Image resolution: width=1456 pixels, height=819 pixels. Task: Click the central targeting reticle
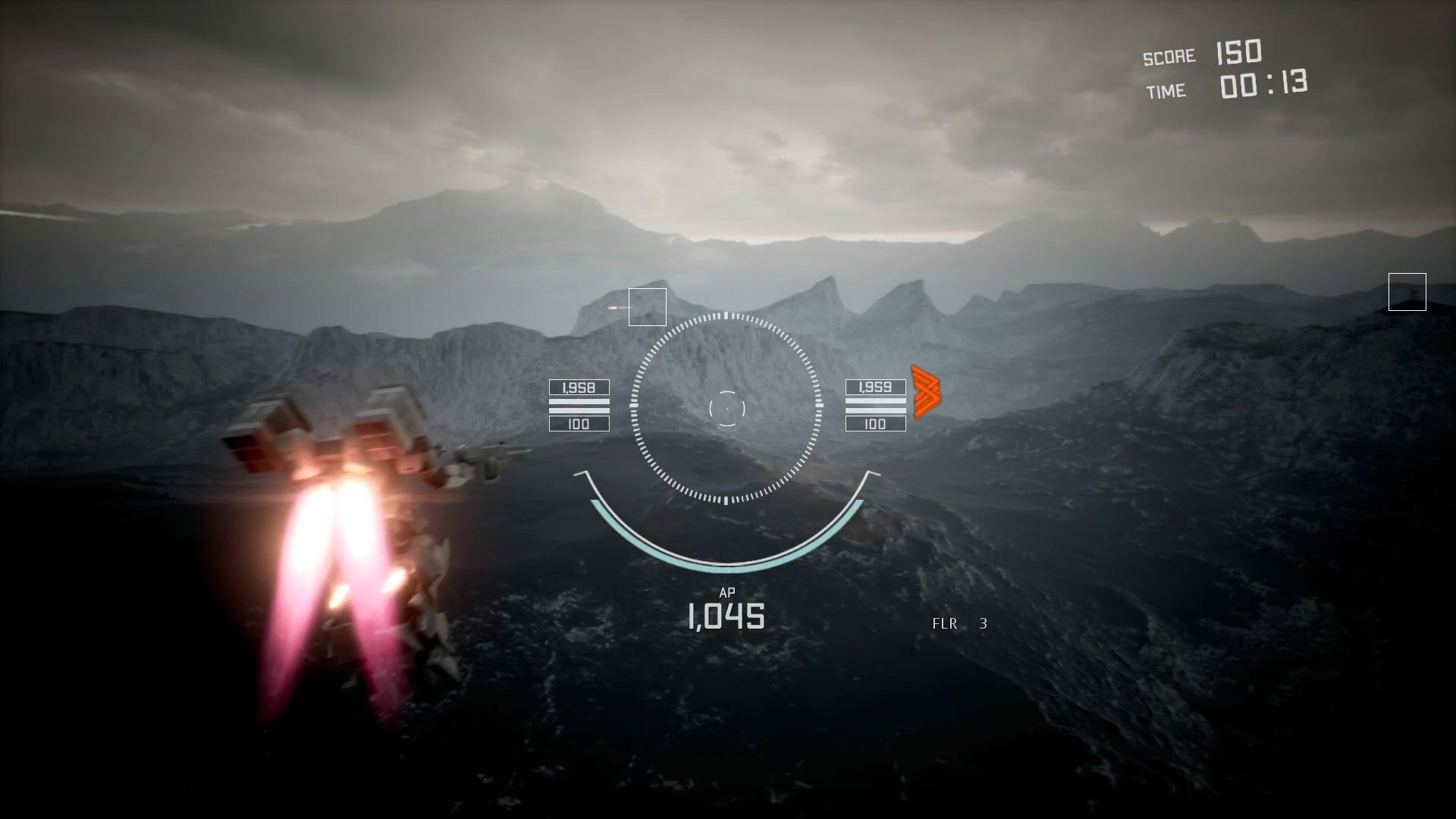click(727, 408)
